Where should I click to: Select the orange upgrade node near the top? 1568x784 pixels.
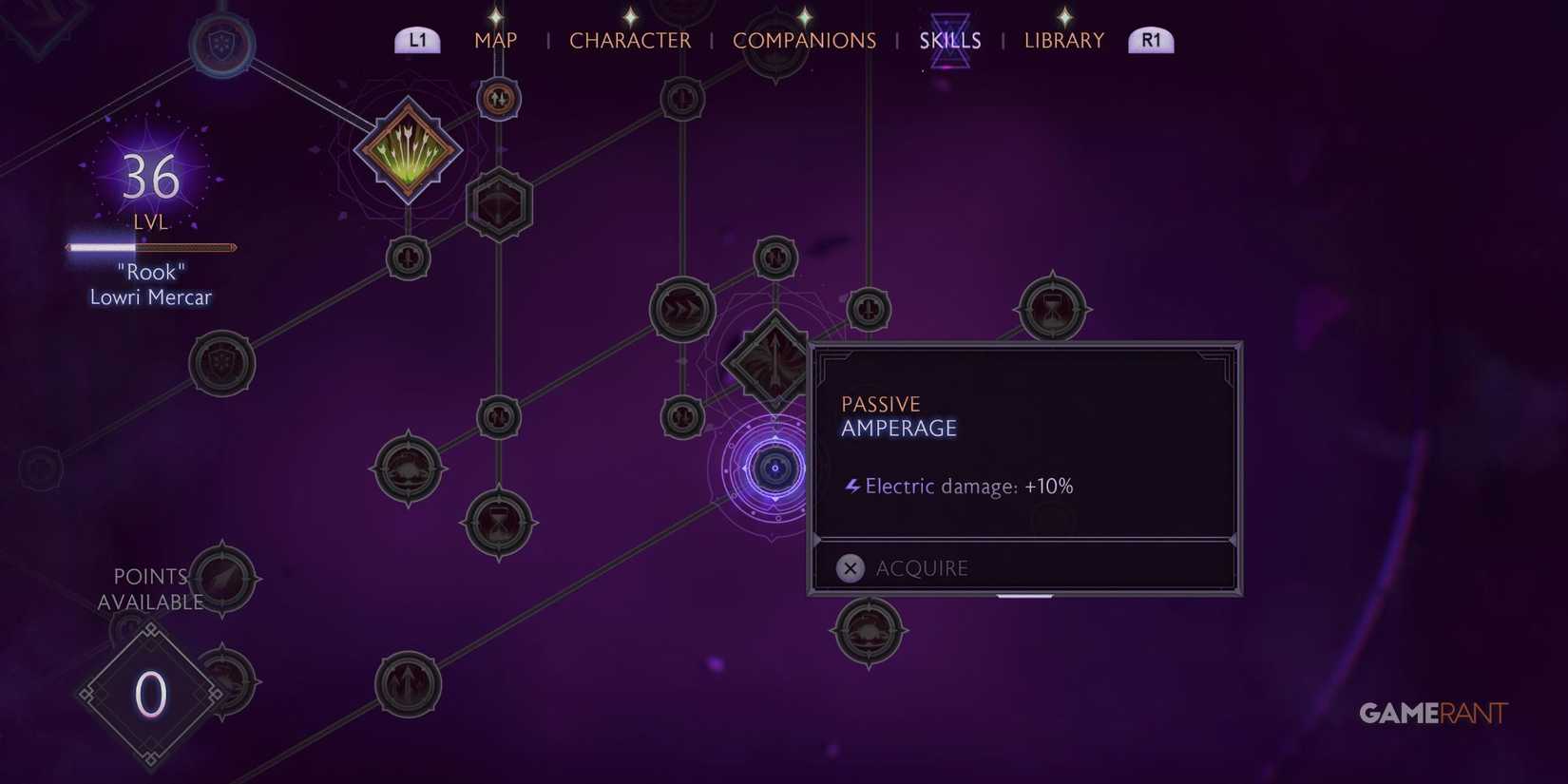point(498,99)
